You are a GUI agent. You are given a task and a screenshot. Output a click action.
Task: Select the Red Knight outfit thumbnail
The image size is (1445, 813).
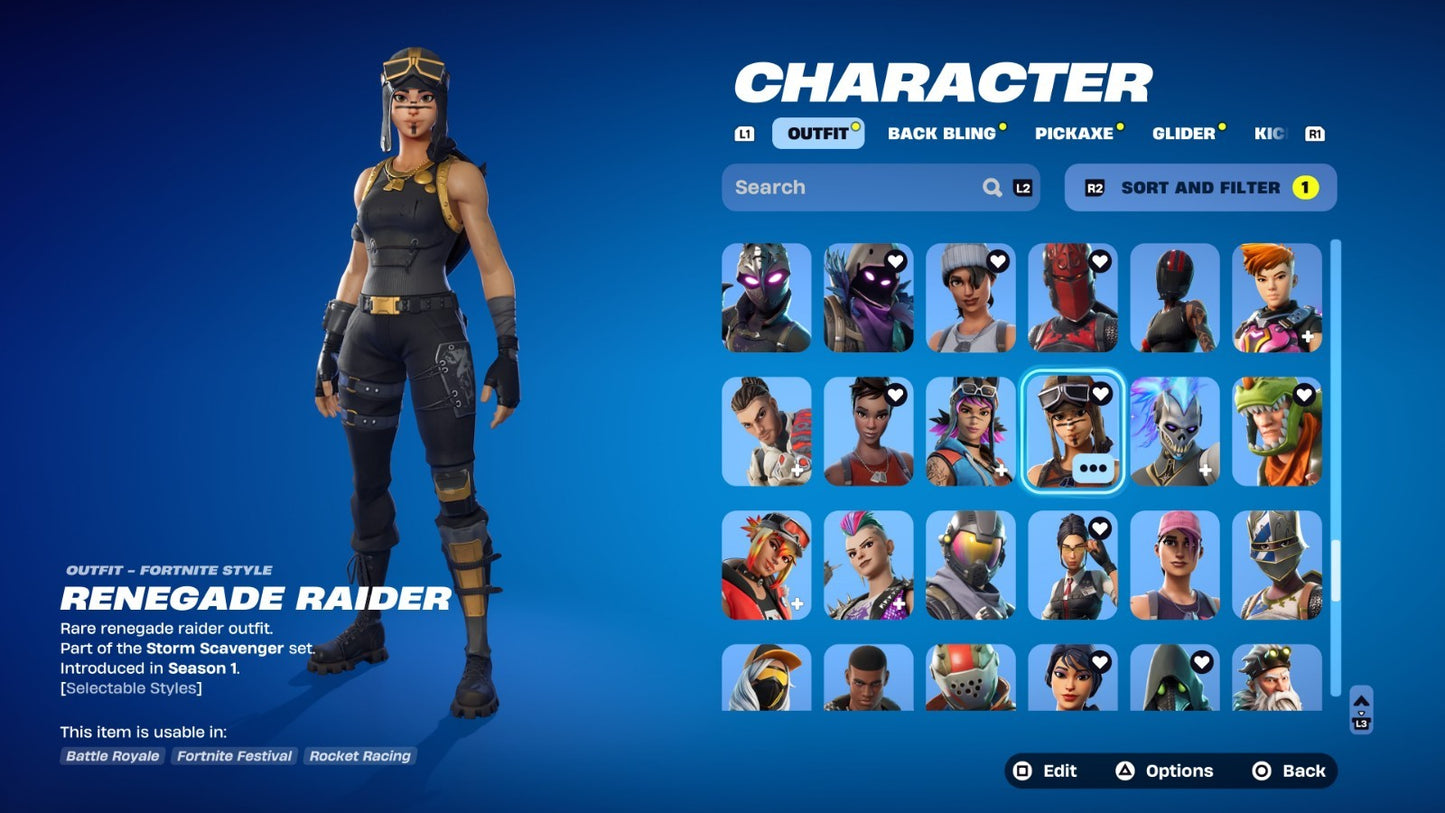tap(1072, 297)
